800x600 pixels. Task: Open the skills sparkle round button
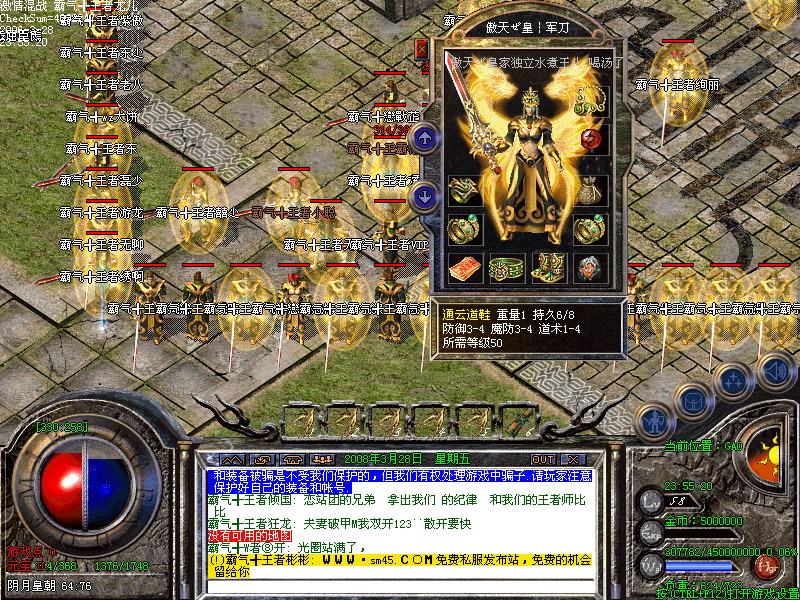click(x=733, y=380)
